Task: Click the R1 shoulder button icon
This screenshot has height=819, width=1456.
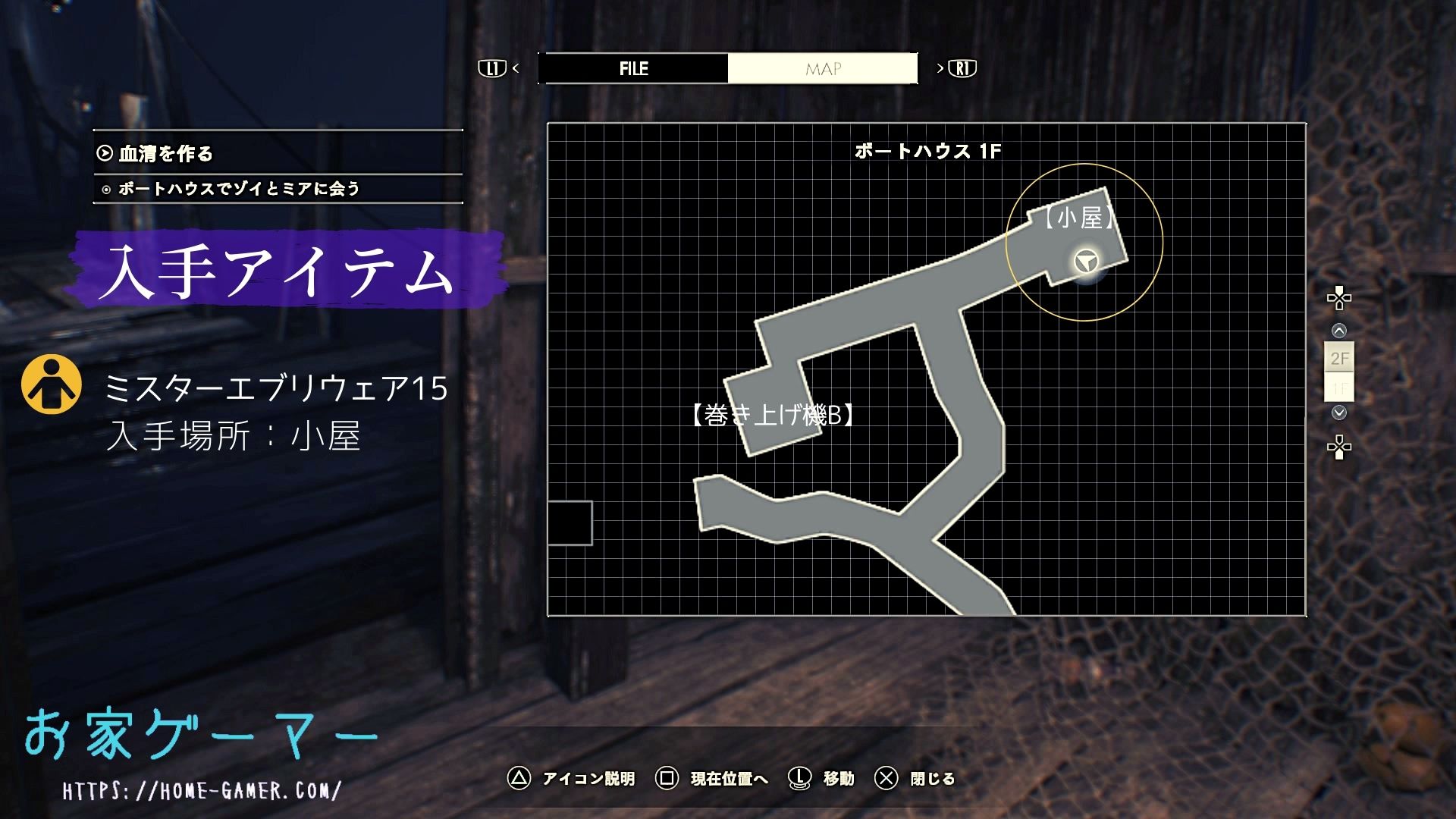Action: click(x=961, y=68)
